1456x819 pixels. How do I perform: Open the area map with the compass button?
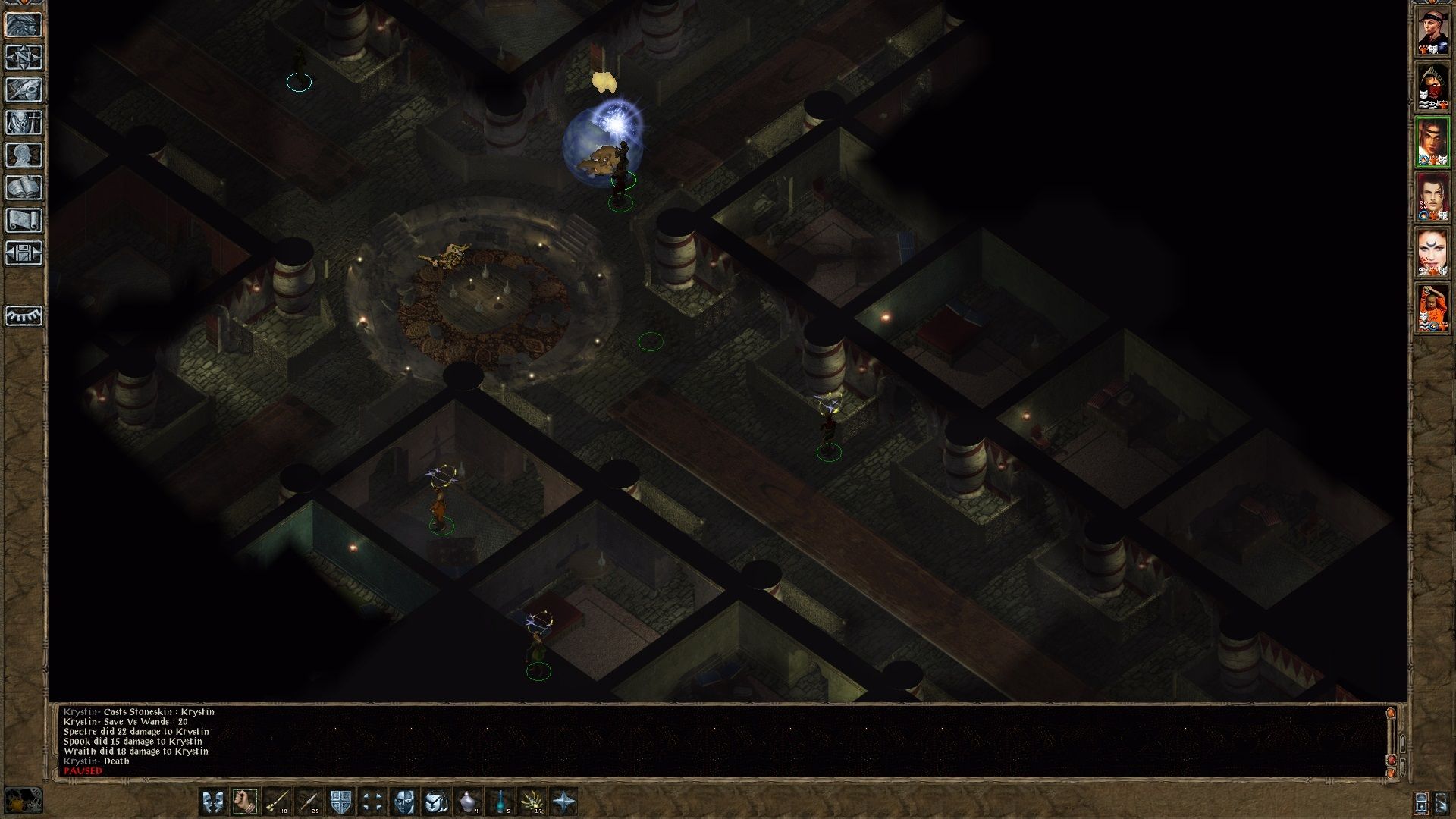[x=24, y=58]
